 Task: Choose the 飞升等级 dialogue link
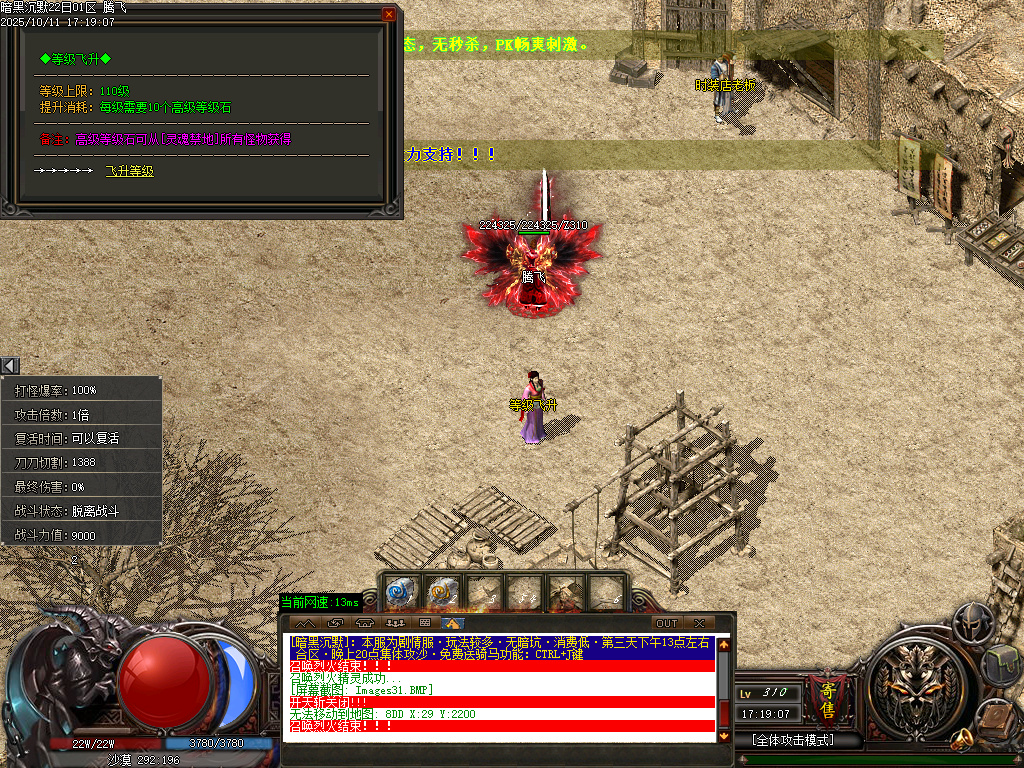[130, 171]
